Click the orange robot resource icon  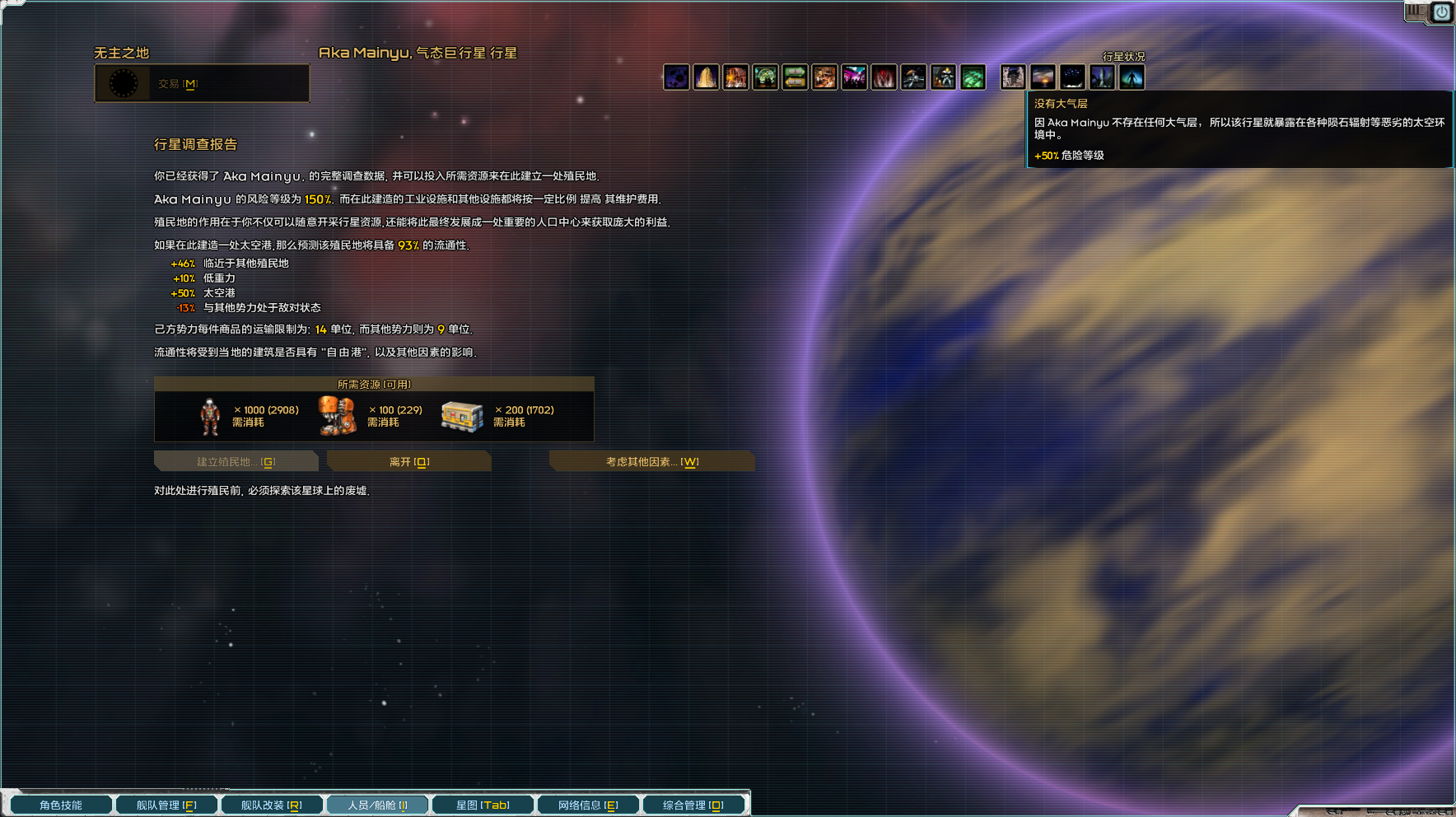(x=338, y=414)
